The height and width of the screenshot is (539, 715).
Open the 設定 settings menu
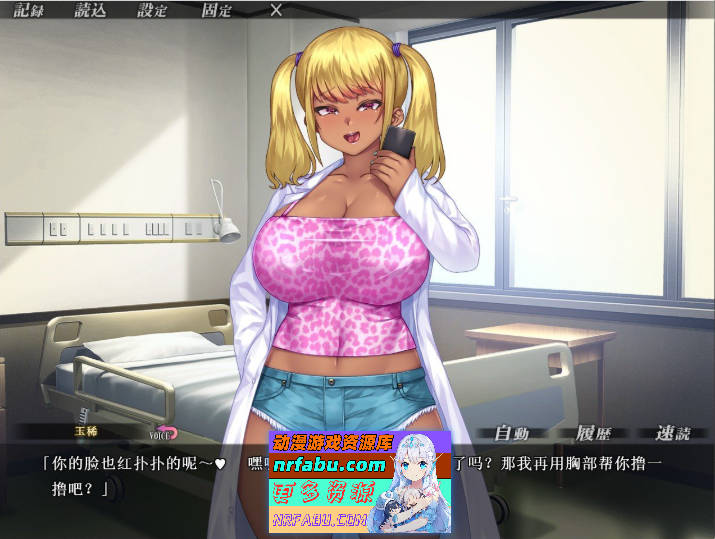(x=153, y=11)
